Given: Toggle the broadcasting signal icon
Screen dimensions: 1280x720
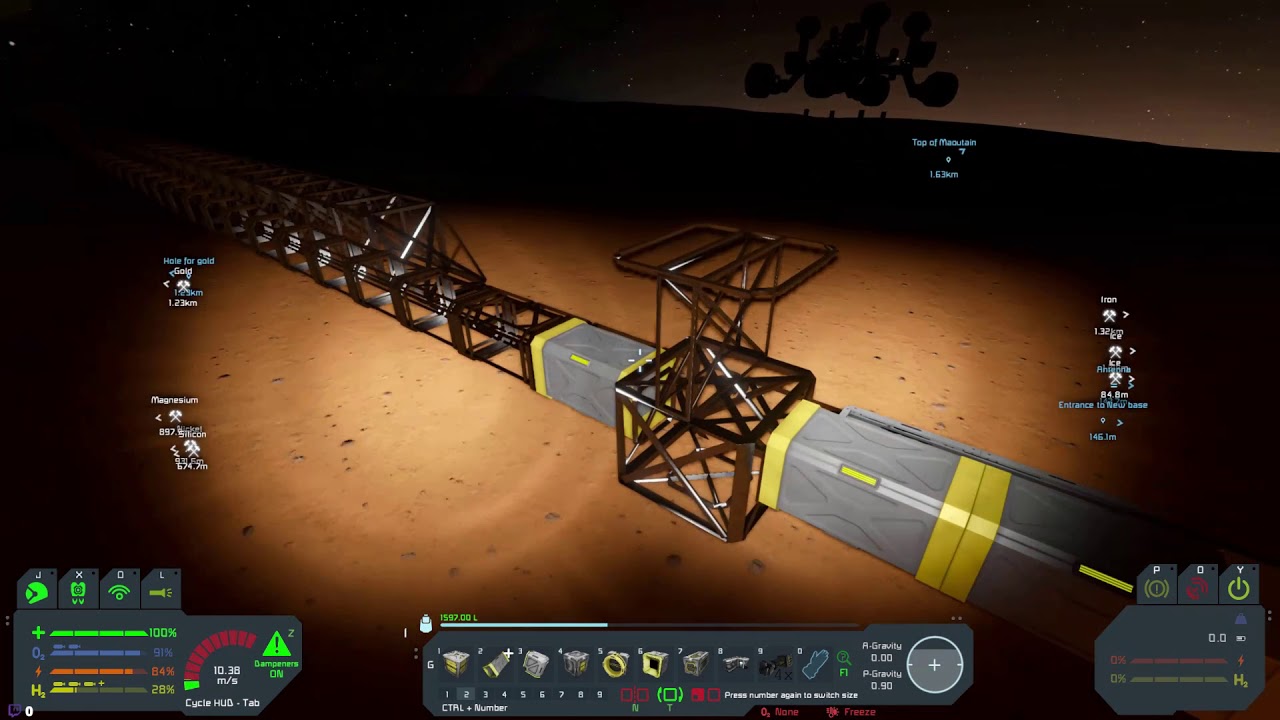Looking at the screenshot, I should pyautogui.click(x=119, y=592).
